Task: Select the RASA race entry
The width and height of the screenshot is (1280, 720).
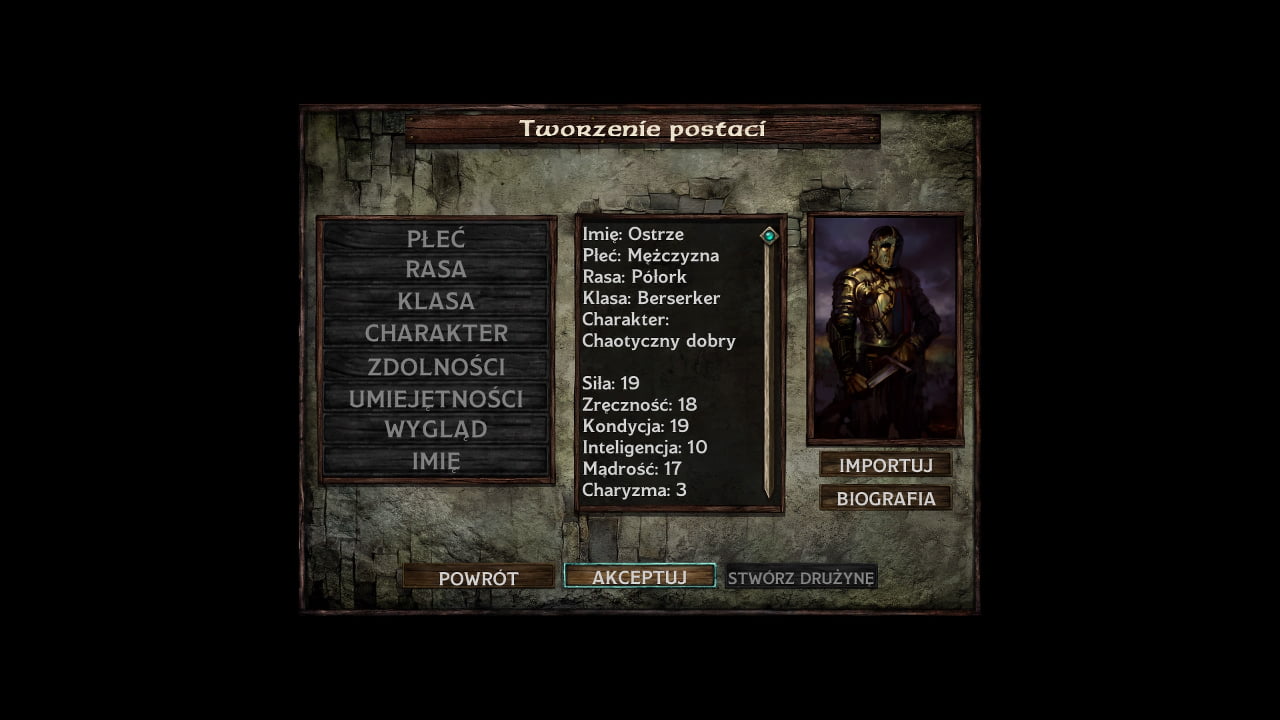Action: coord(436,269)
